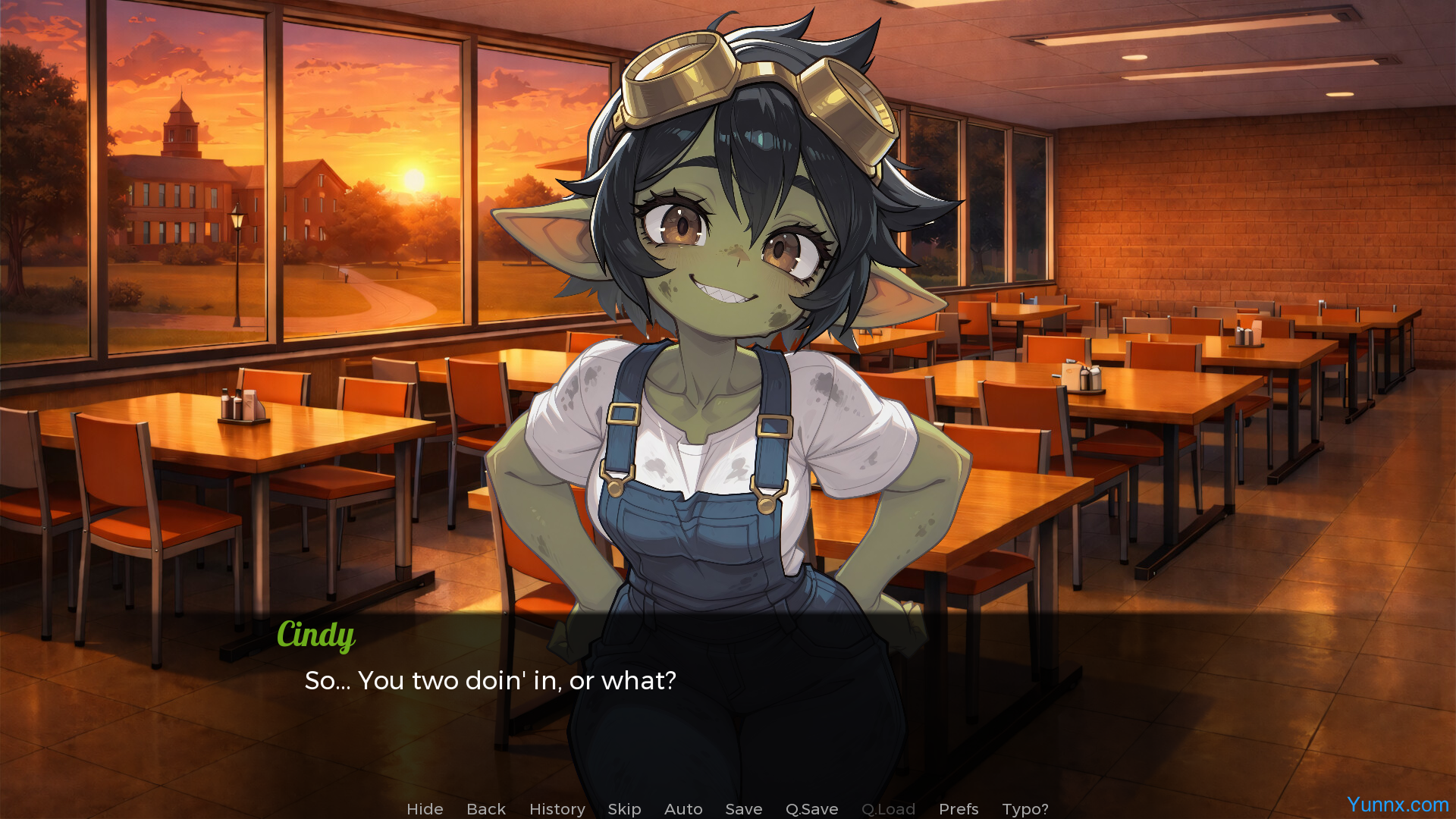Activate Skip mode
1456x819 pixels.
[x=624, y=809]
